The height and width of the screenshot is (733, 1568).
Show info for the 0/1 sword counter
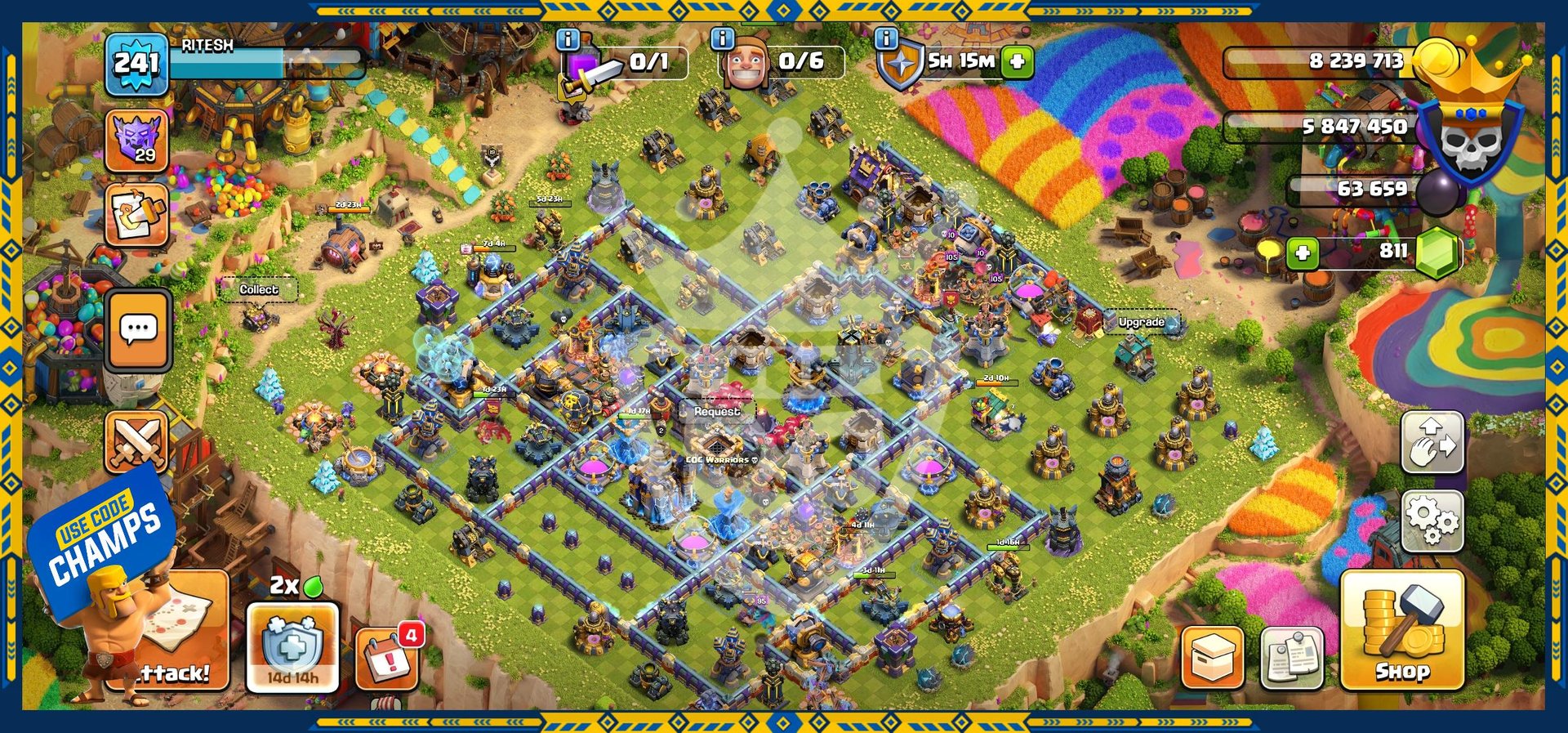568,39
